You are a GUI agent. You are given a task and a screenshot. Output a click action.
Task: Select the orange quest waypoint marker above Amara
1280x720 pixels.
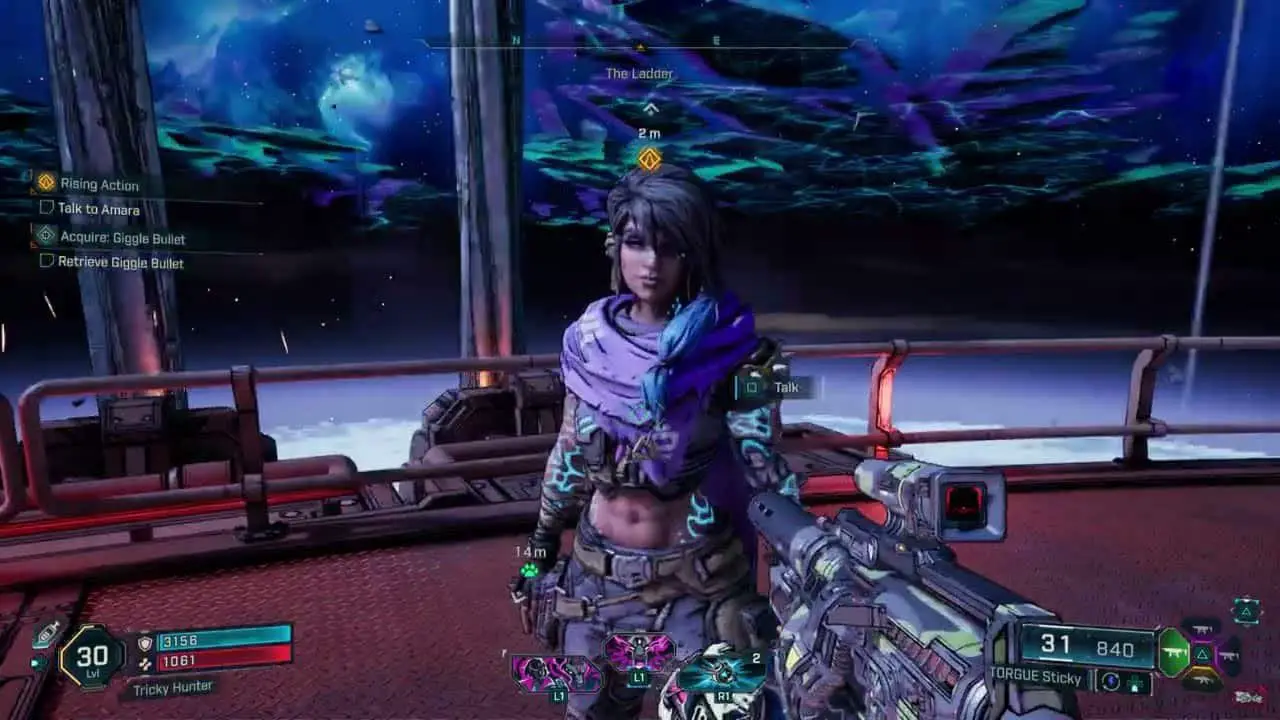click(650, 159)
